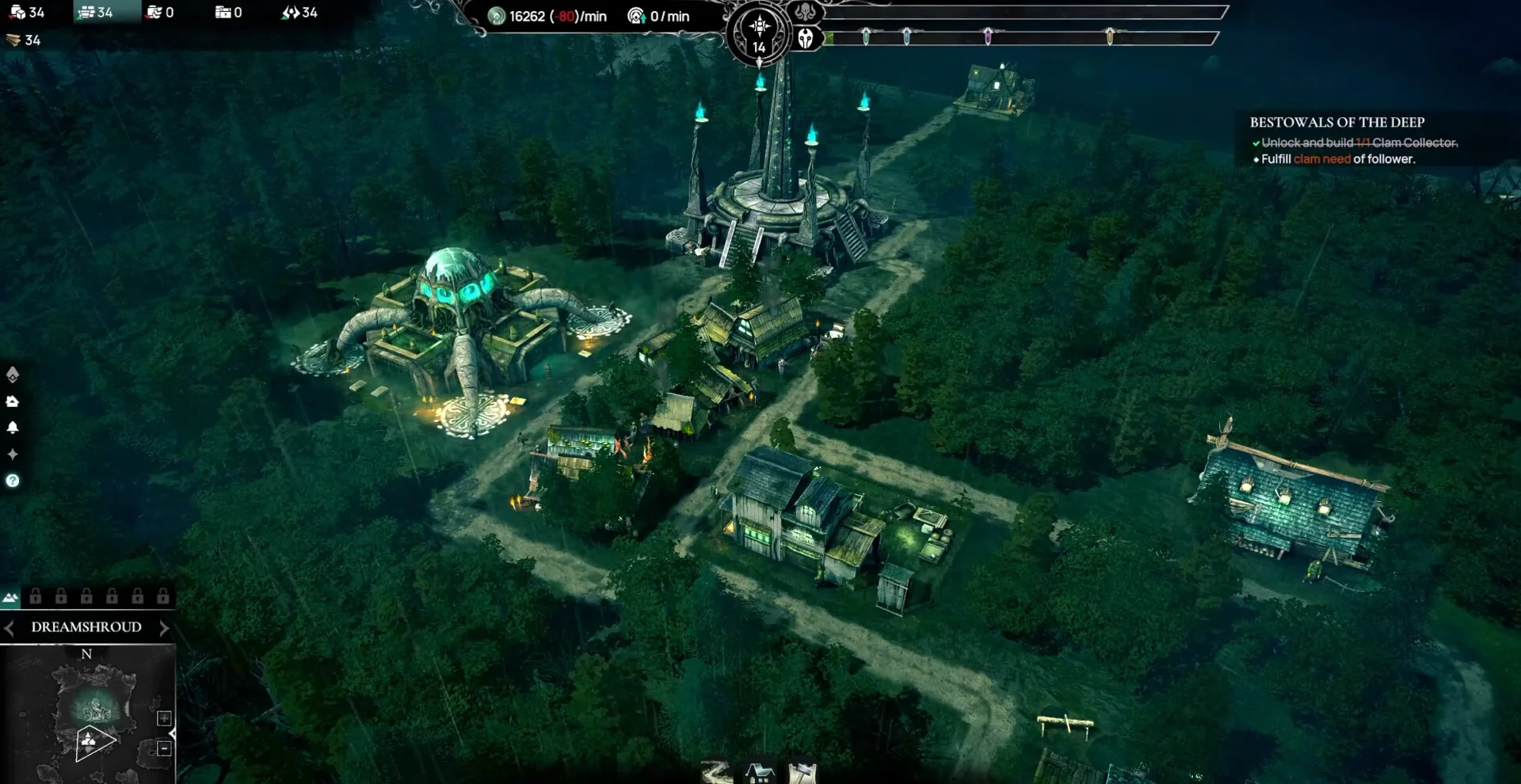Open the four-point star sidebar icon
The width and height of the screenshot is (1521, 784).
13,454
